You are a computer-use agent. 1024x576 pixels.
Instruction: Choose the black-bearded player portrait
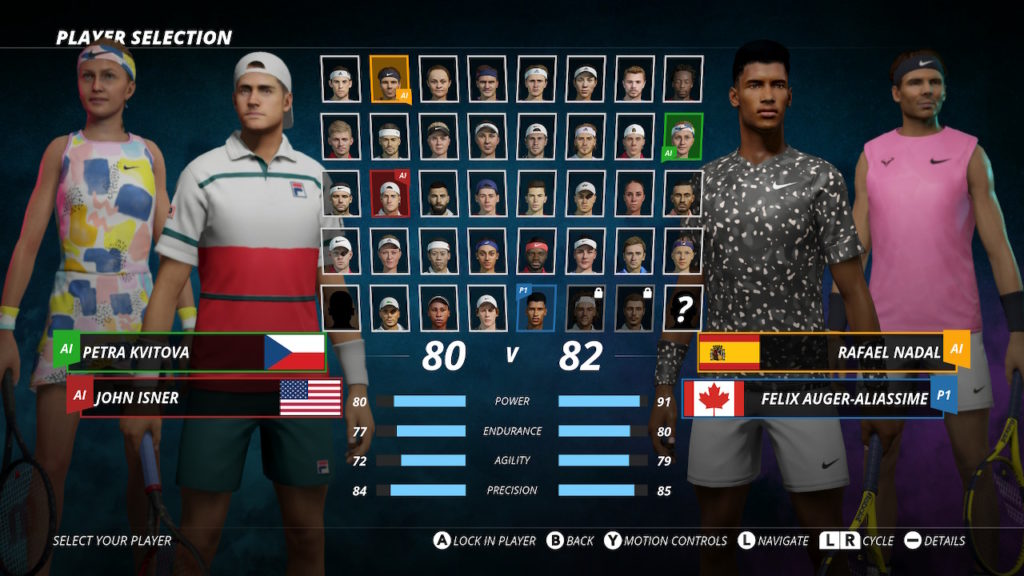tap(438, 194)
